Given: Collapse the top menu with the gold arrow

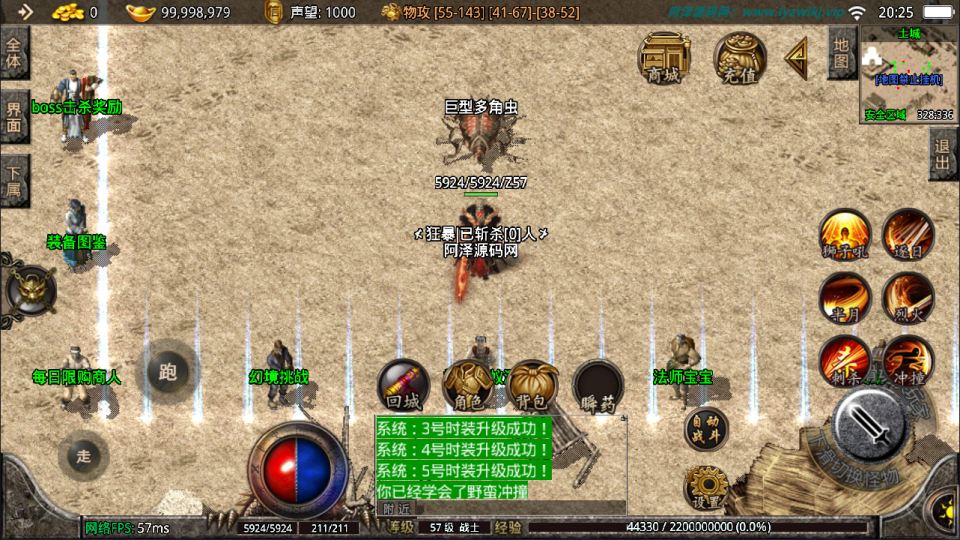Looking at the screenshot, I should pos(797,57).
